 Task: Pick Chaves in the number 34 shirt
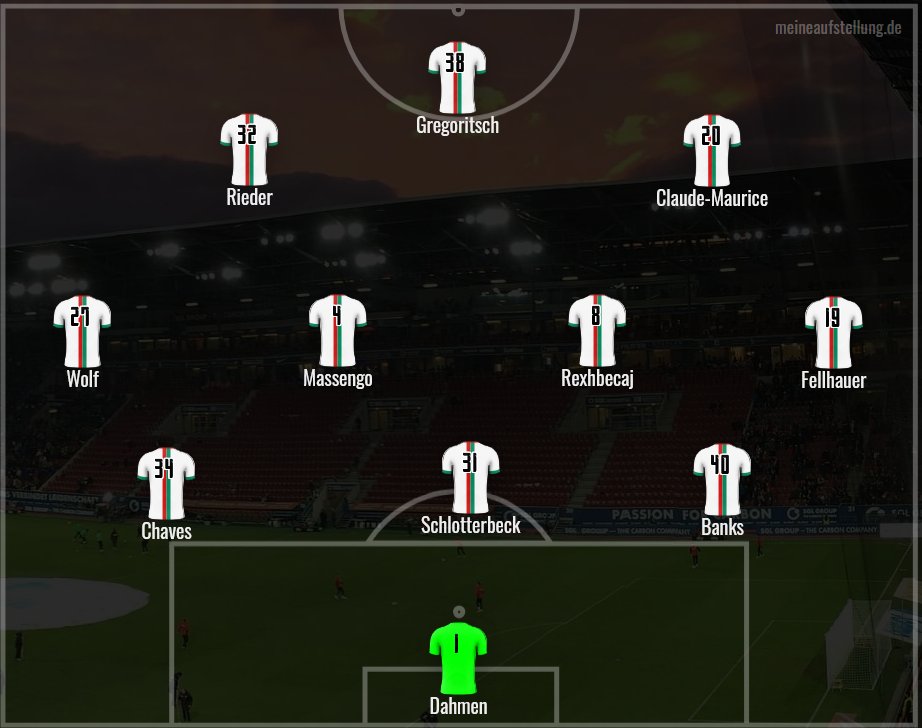[166, 483]
